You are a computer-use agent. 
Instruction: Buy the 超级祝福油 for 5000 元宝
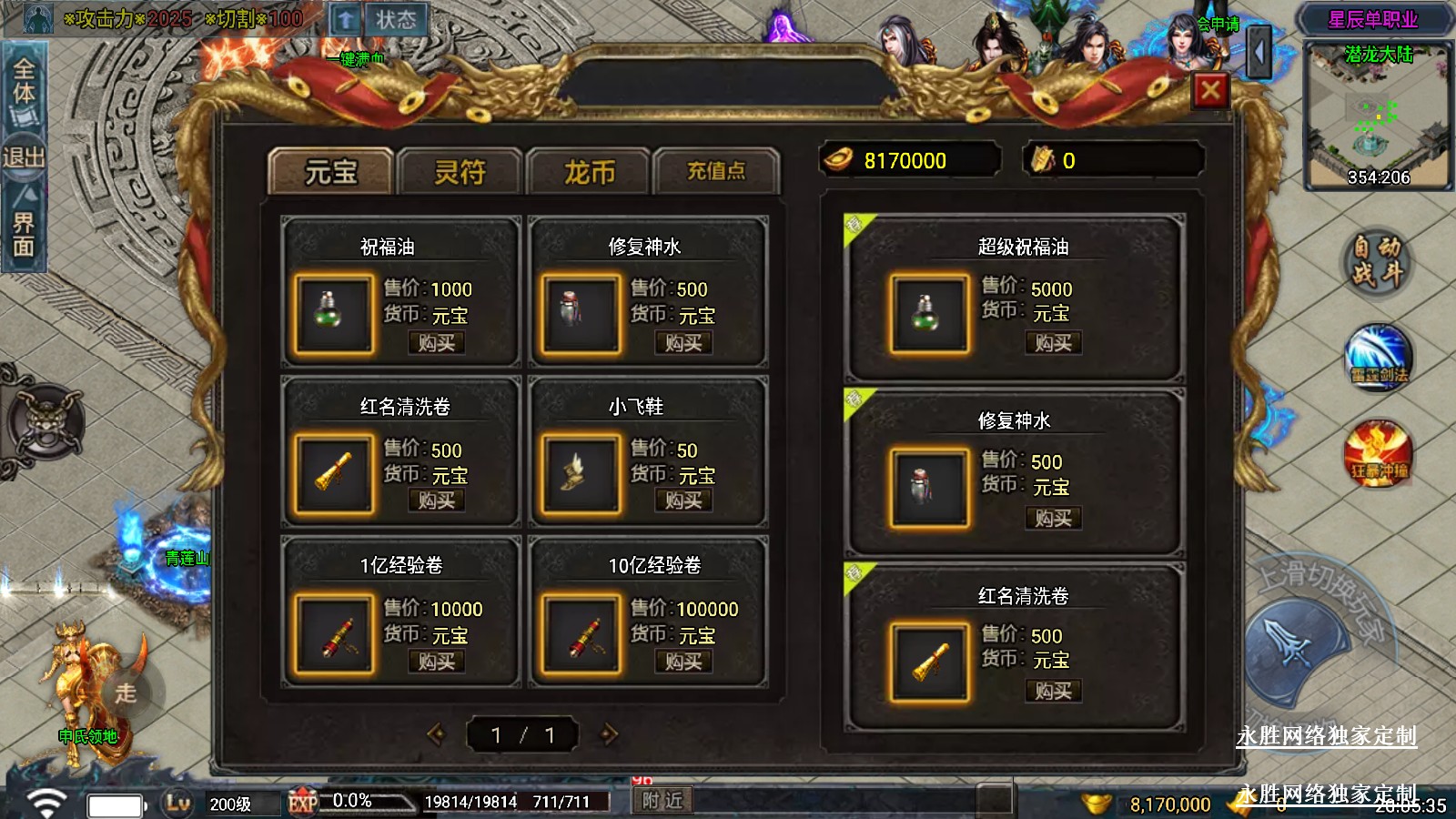click(x=1053, y=343)
